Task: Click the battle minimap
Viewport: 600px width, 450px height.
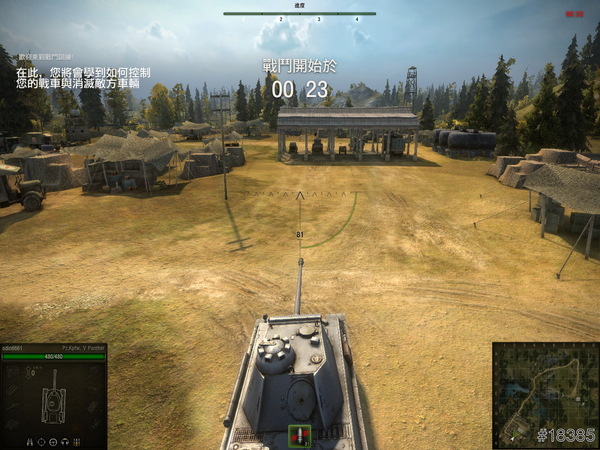Action: click(x=545, y=394)
